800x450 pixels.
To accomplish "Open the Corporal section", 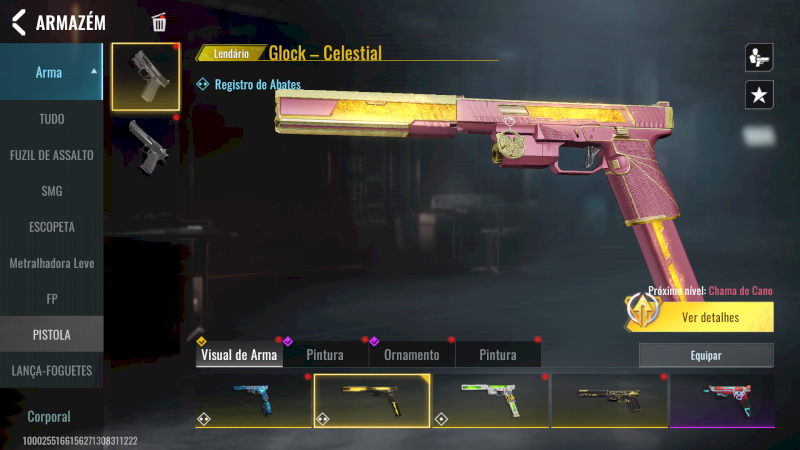I will 51,416.
